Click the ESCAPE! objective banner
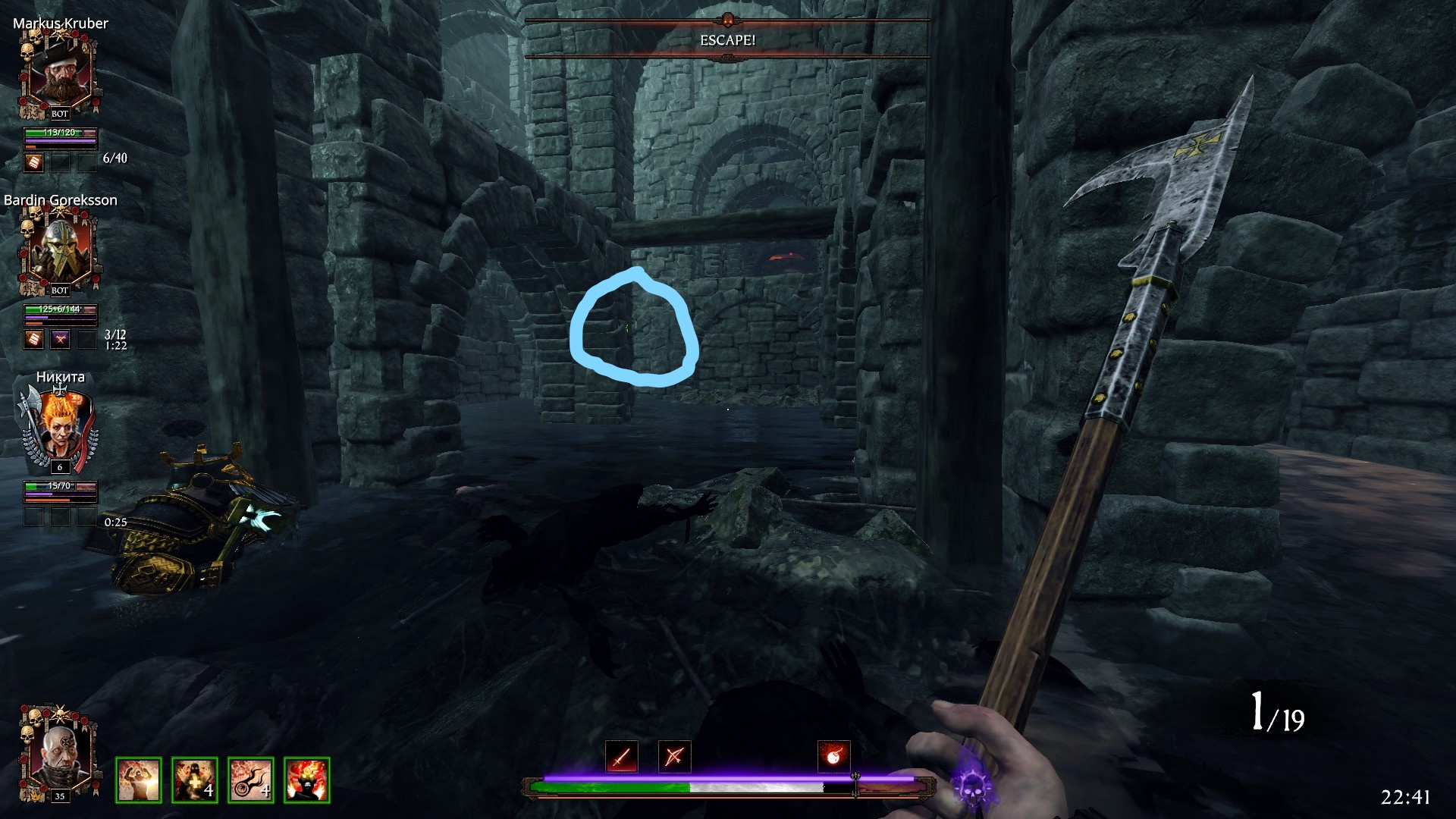 pyautogui.click(x=727, y=39)
